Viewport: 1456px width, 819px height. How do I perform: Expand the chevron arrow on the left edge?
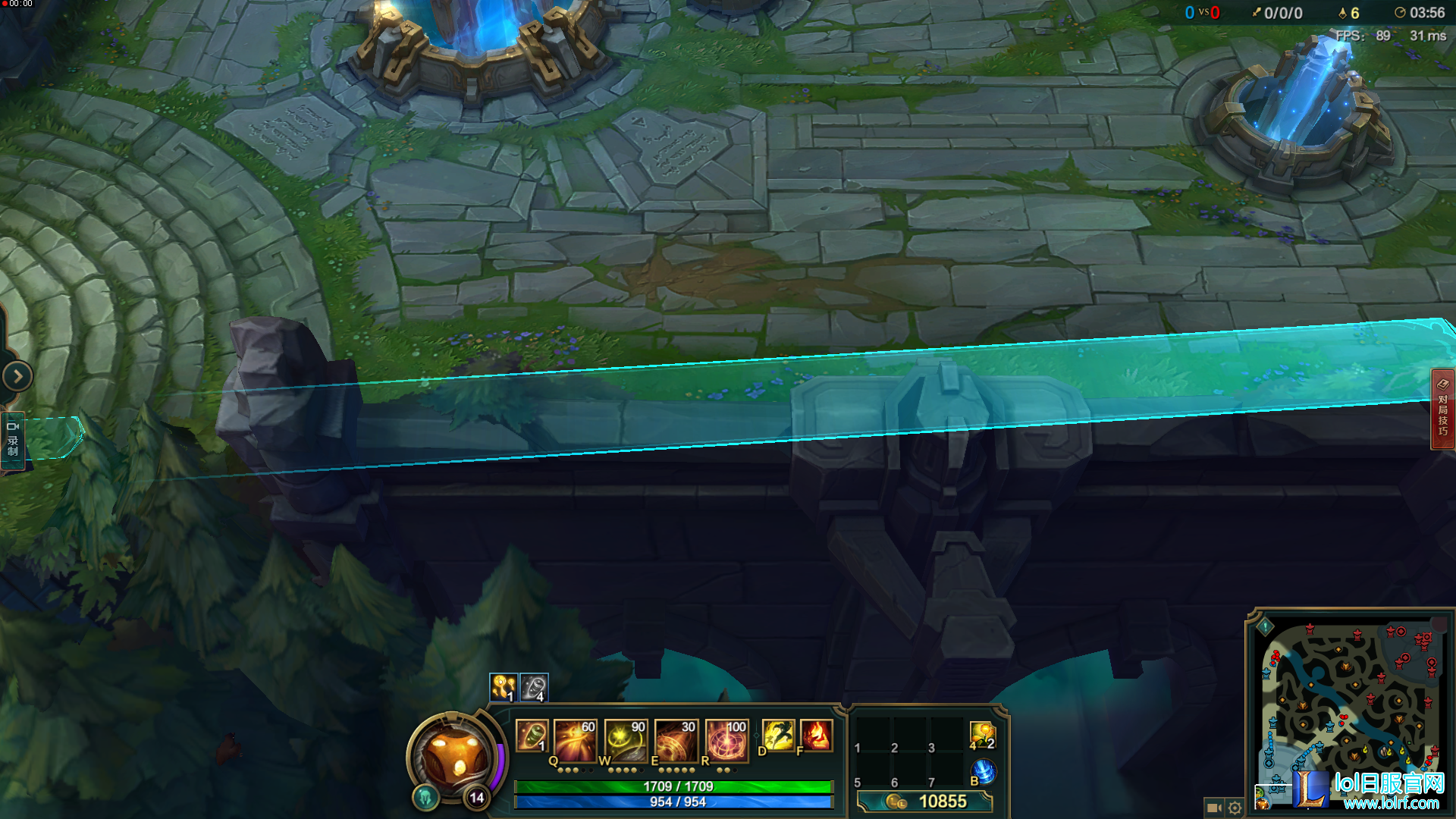pyautogui.click(x=17, y=376)
